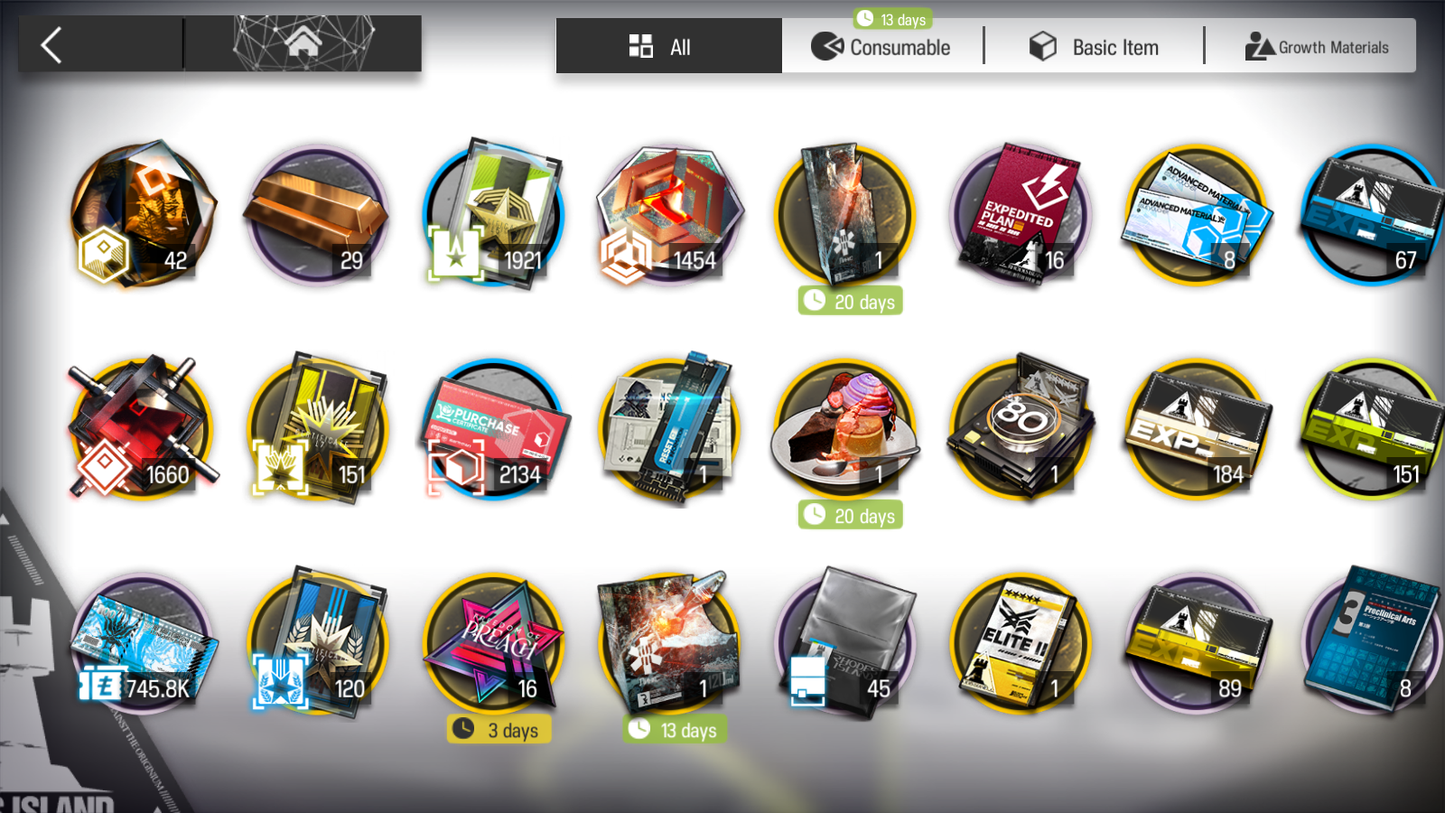Select the Expedited Plan item
The height and width of the screenshot is (813, 1445).
tap(1021, 214)
